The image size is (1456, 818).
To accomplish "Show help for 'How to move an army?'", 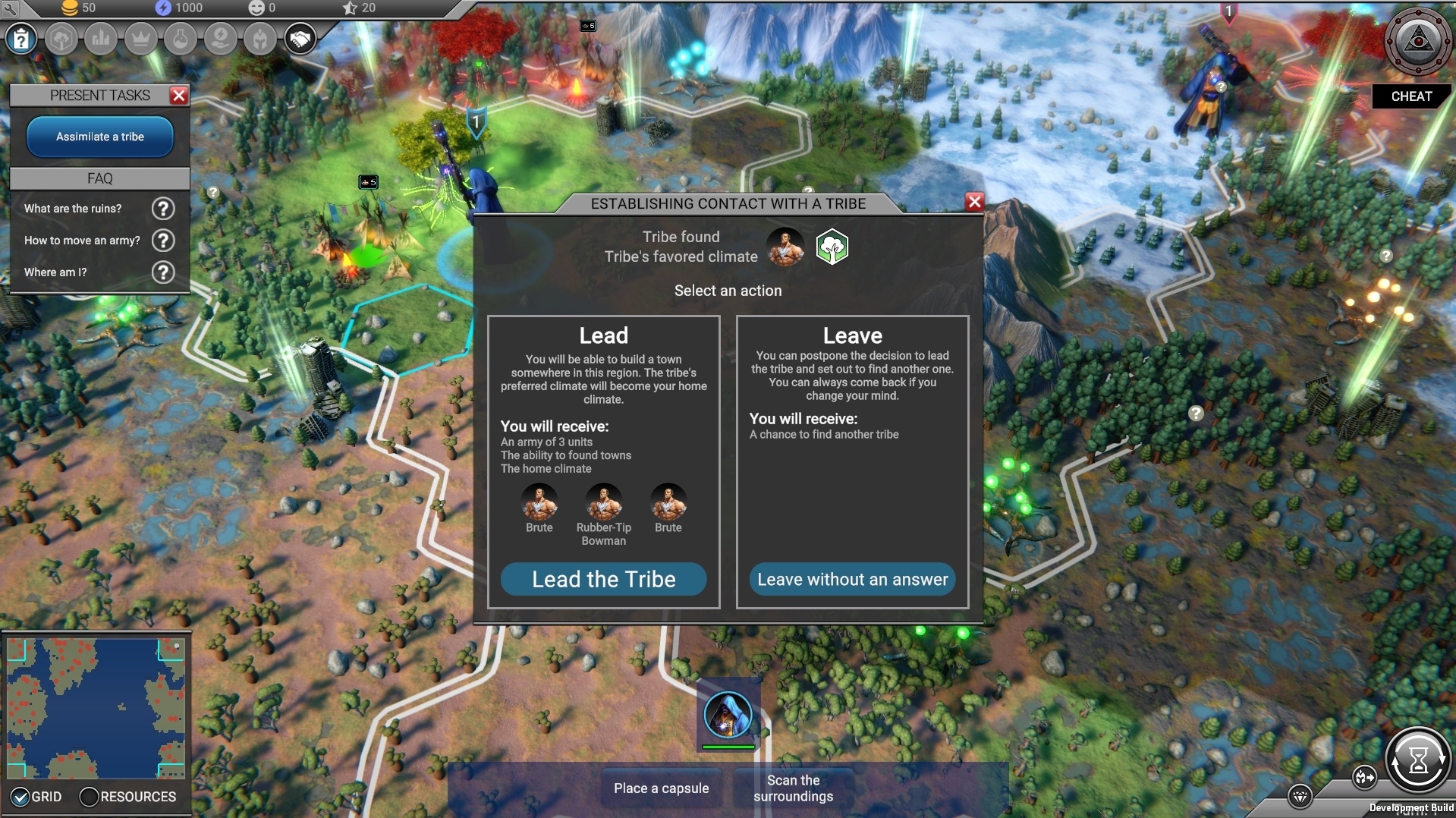I will point(163,241).
